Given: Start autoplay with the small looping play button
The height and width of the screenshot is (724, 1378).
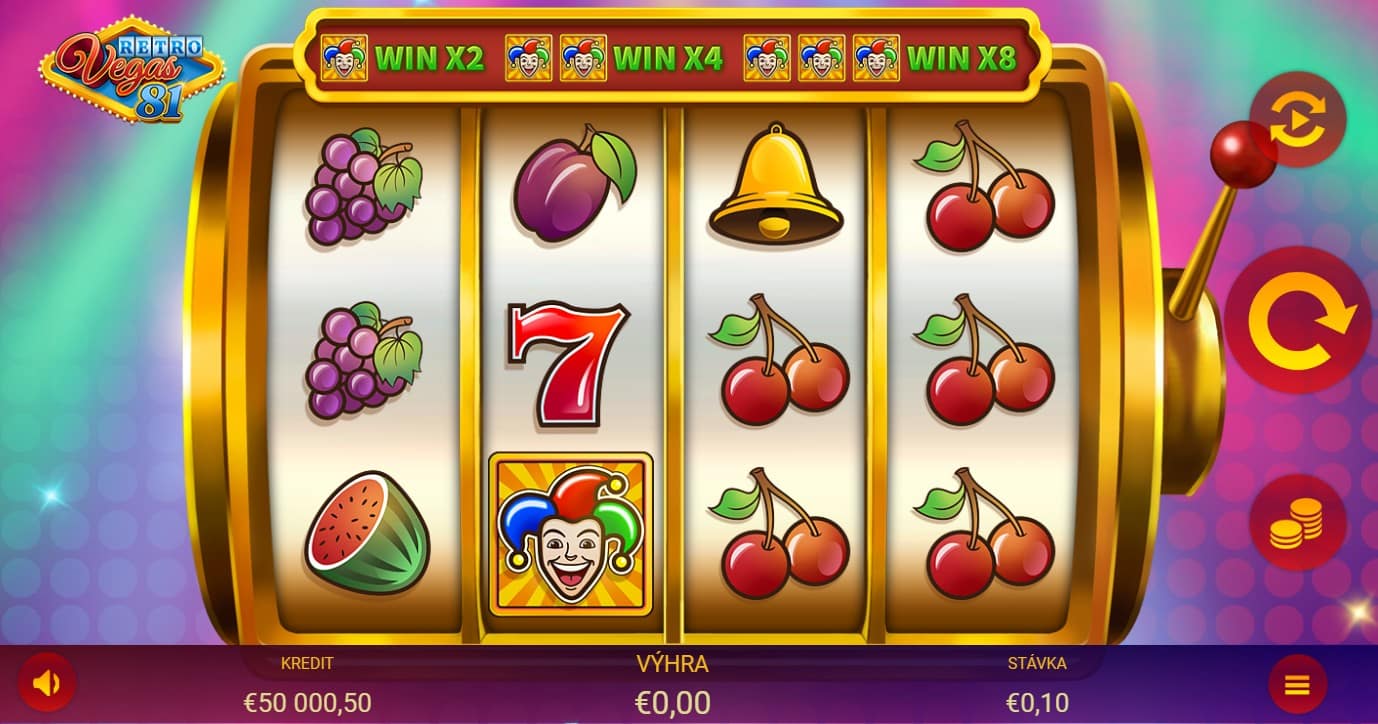Looking at the screenshot, I should click(1297, 120).
